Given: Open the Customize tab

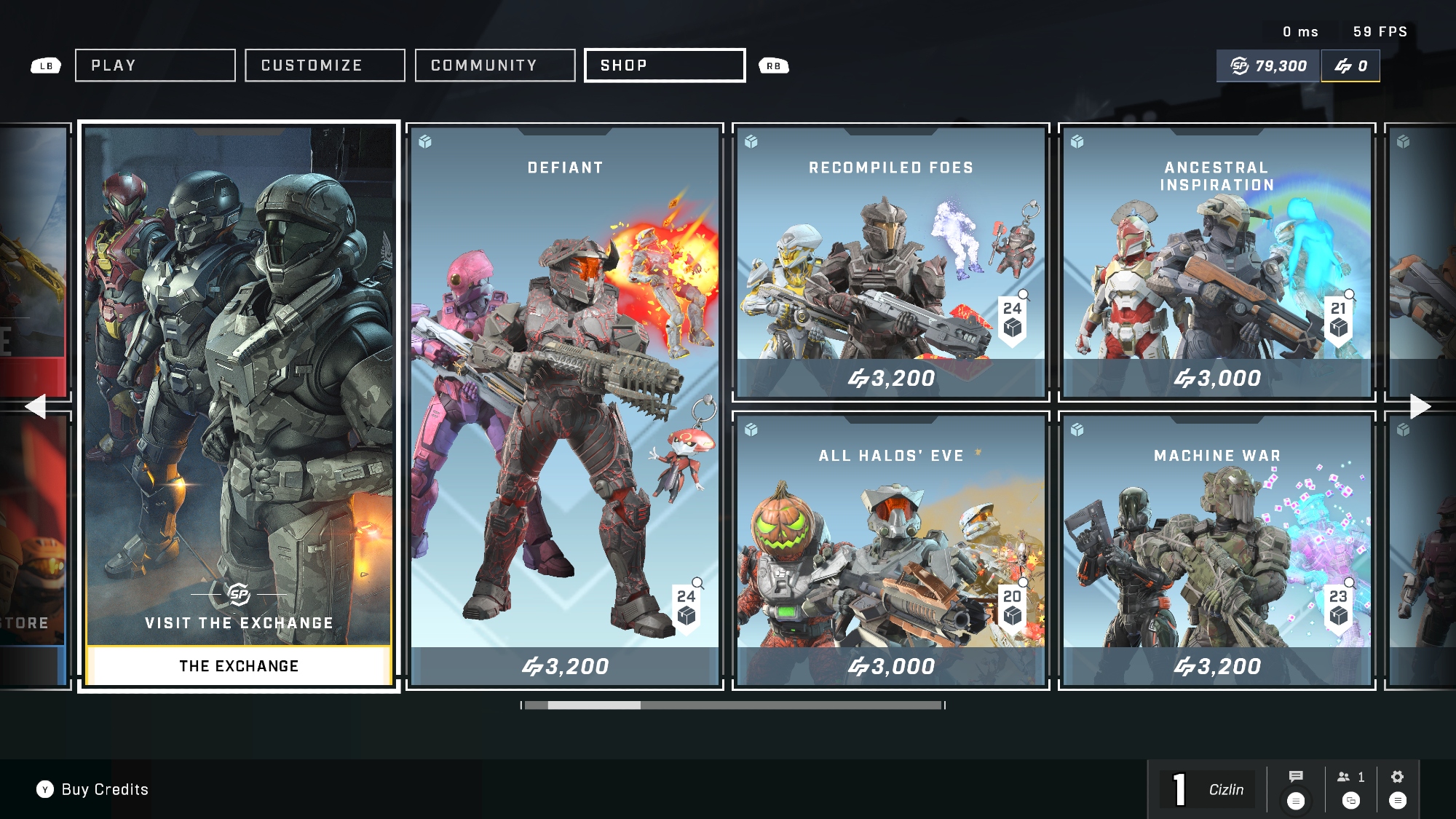Looking at the screenshot, I should tap(325, 66).
